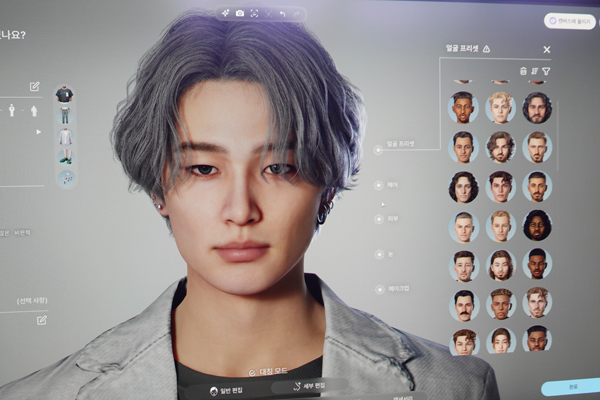
Task: Open the face preset filter
Action: point(547,71)
